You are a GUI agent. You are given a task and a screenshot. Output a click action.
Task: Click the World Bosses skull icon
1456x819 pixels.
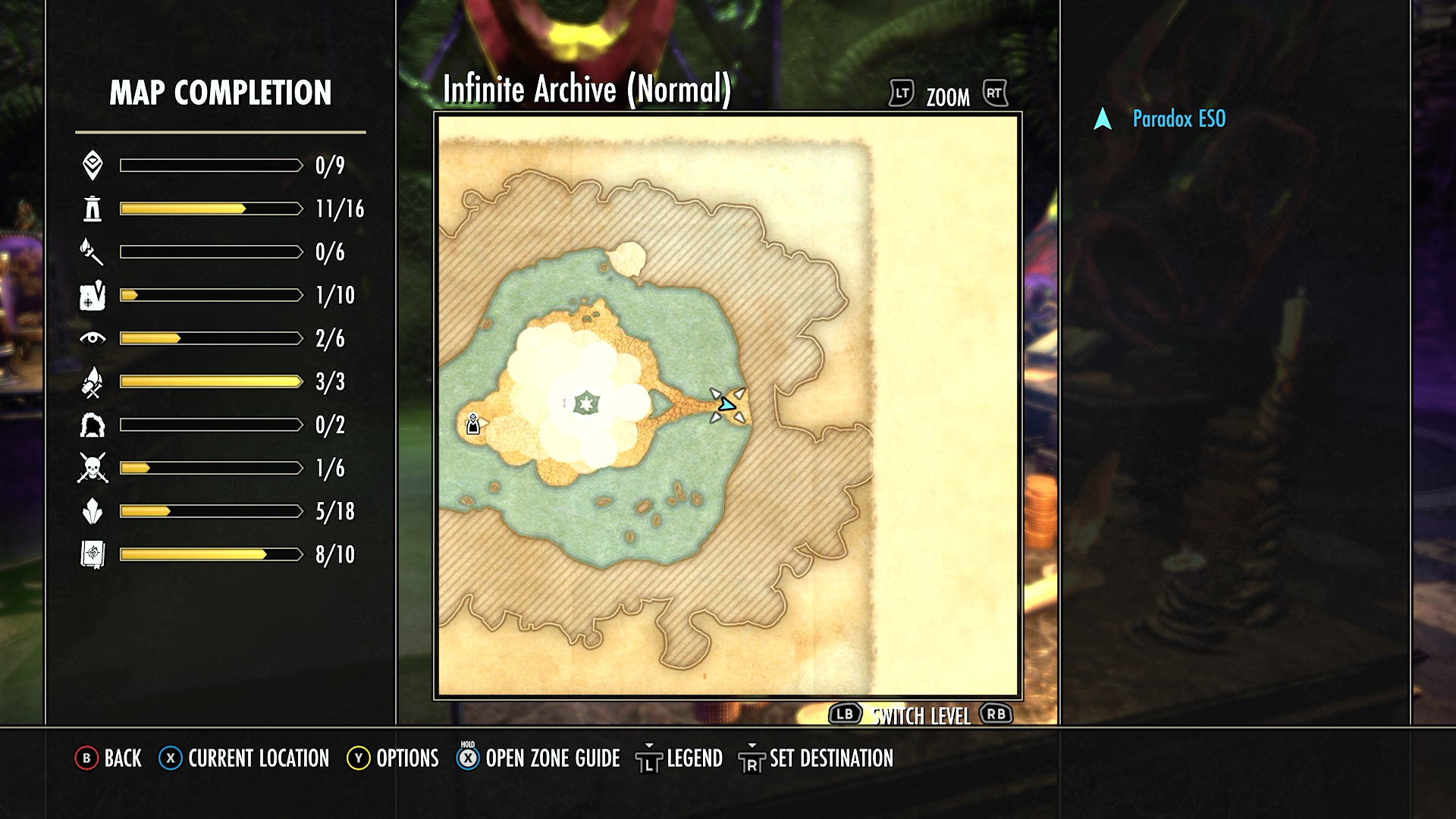91,468
